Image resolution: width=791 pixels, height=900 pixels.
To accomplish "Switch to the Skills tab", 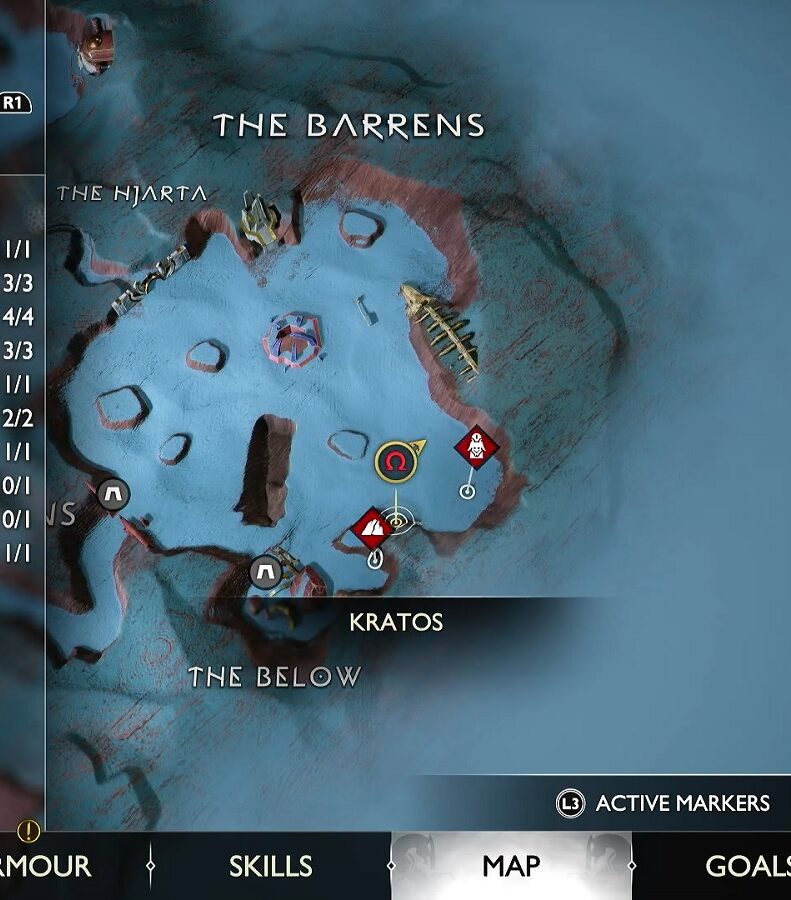I will (270, 866).
